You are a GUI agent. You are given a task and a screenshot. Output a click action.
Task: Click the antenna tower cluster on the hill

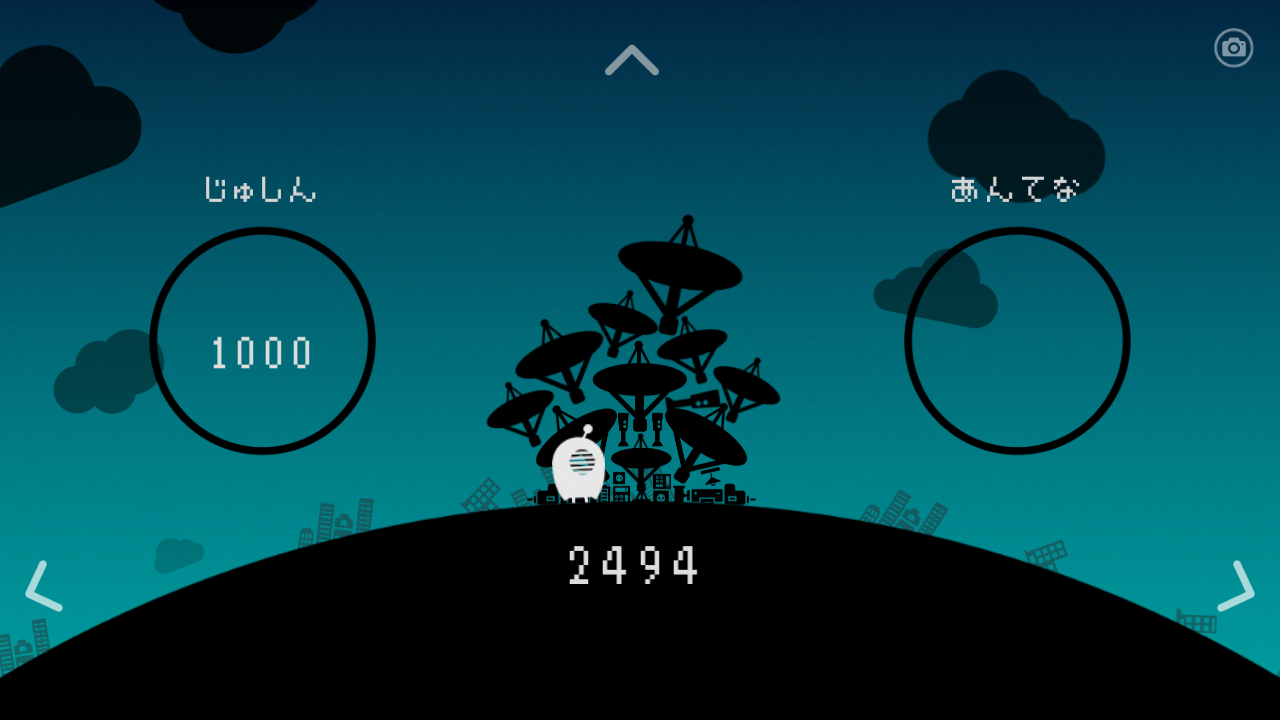tap(640, 430)
